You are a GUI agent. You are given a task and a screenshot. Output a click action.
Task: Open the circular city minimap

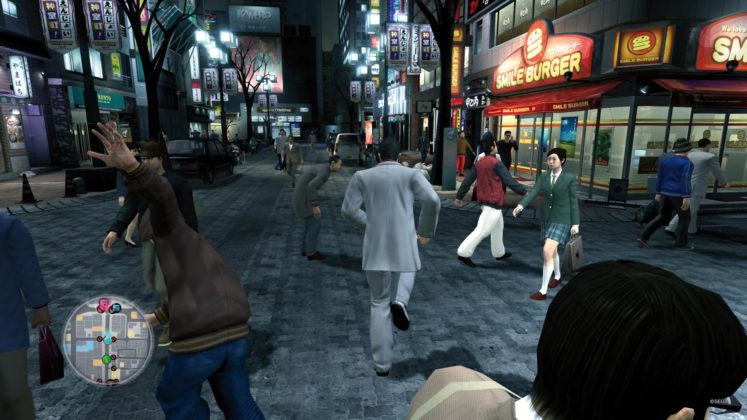[108, 341]
